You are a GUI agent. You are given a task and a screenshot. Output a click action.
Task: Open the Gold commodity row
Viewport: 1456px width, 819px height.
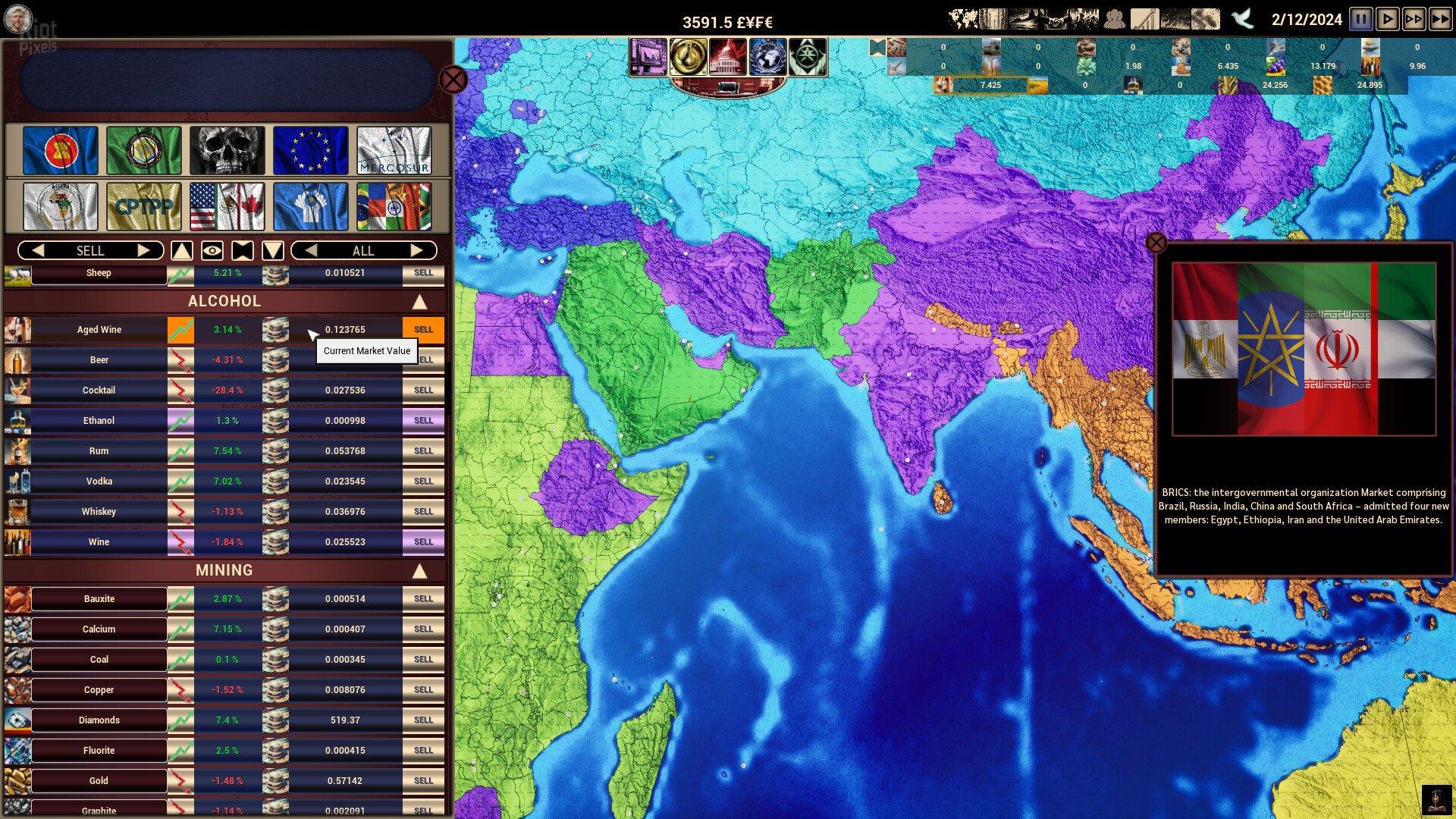(99, 781)
